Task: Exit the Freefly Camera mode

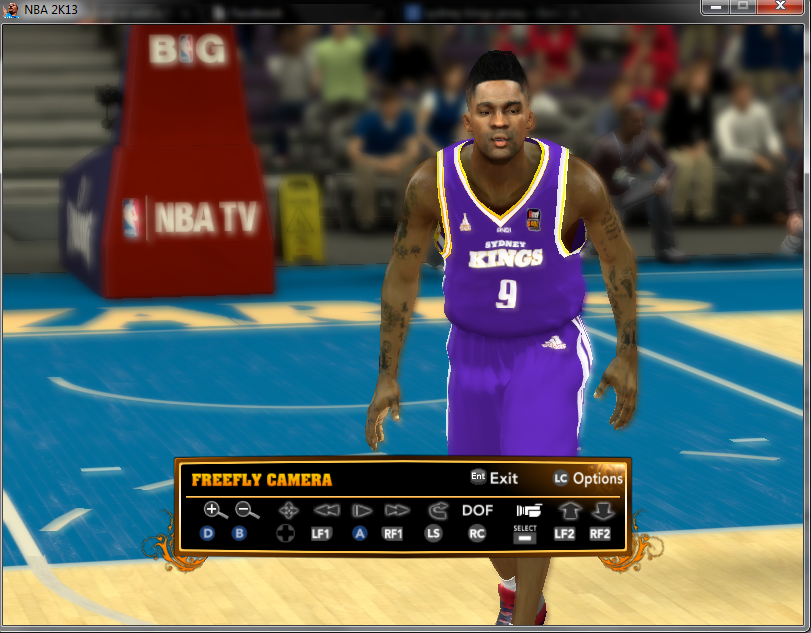Action: click(494, 478)
